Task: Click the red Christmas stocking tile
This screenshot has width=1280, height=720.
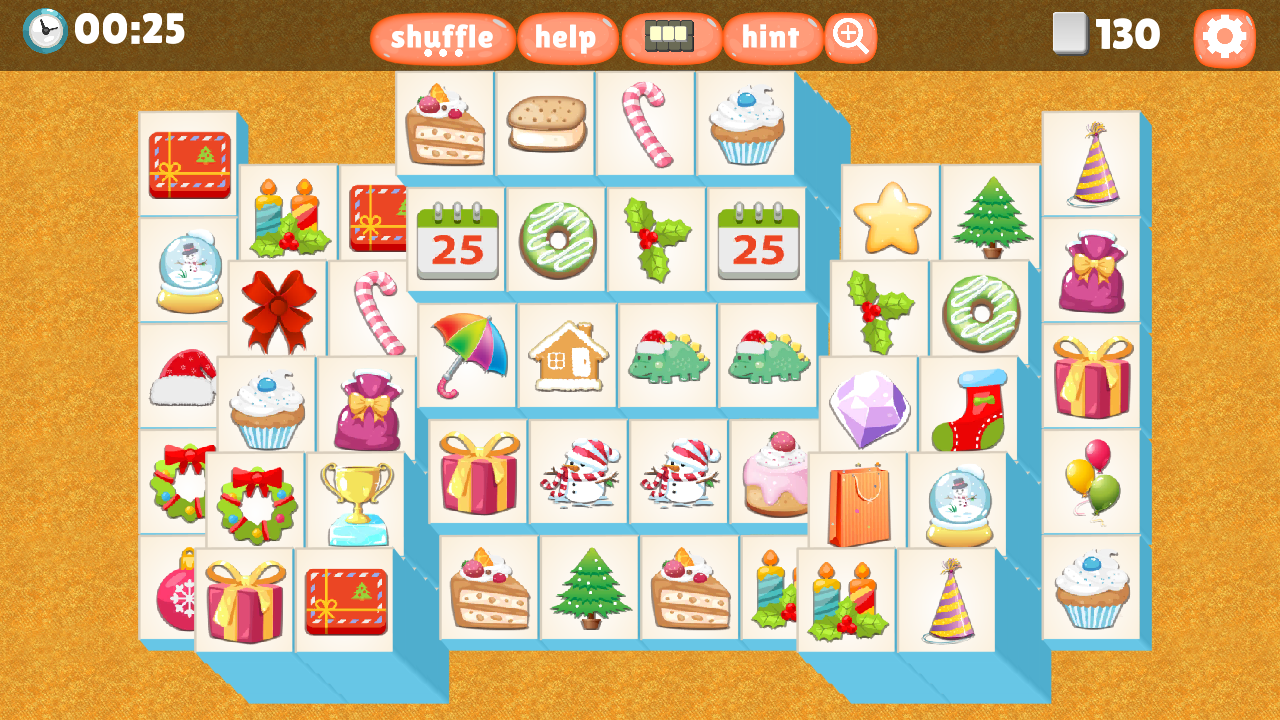Action: click(x=967, y=404)
